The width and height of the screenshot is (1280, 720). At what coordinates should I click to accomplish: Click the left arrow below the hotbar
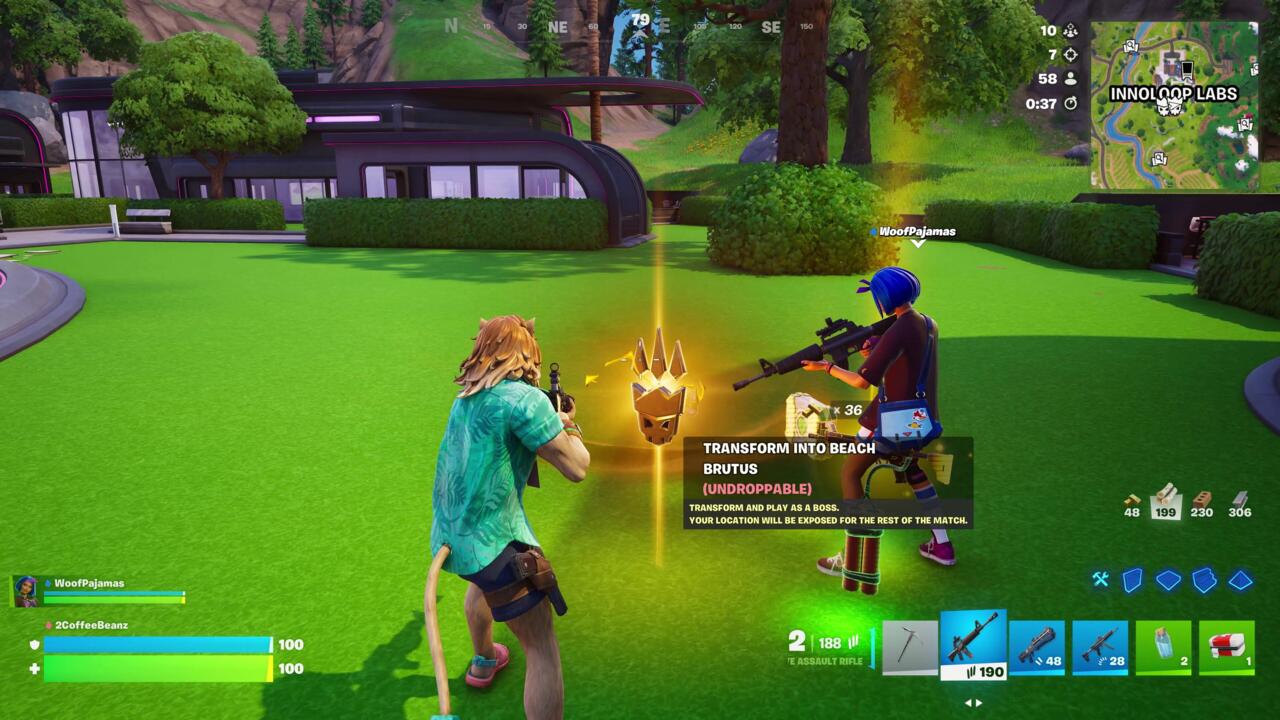966,703
